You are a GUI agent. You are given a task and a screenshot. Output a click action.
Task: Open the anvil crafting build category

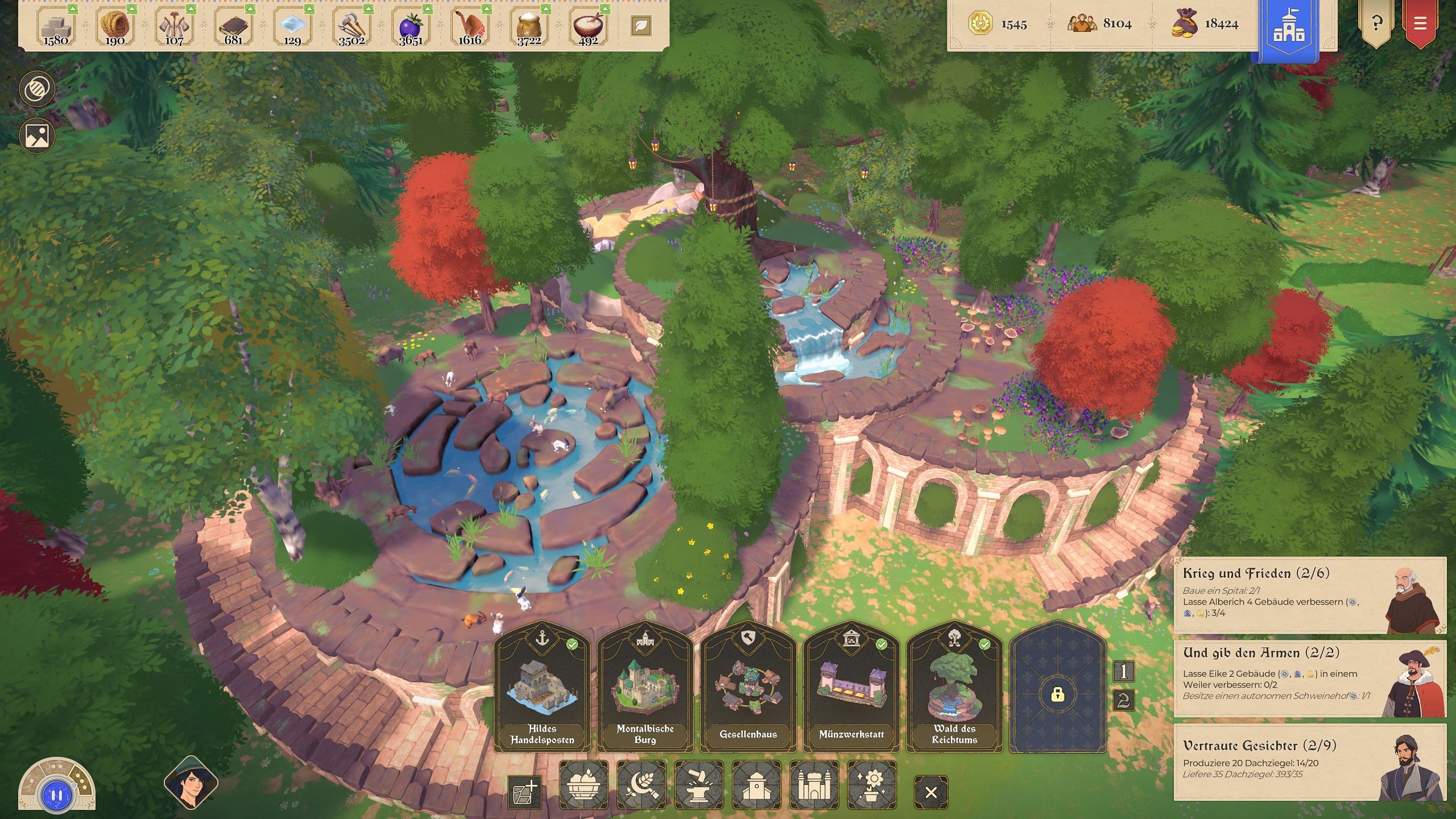(699, 785)
